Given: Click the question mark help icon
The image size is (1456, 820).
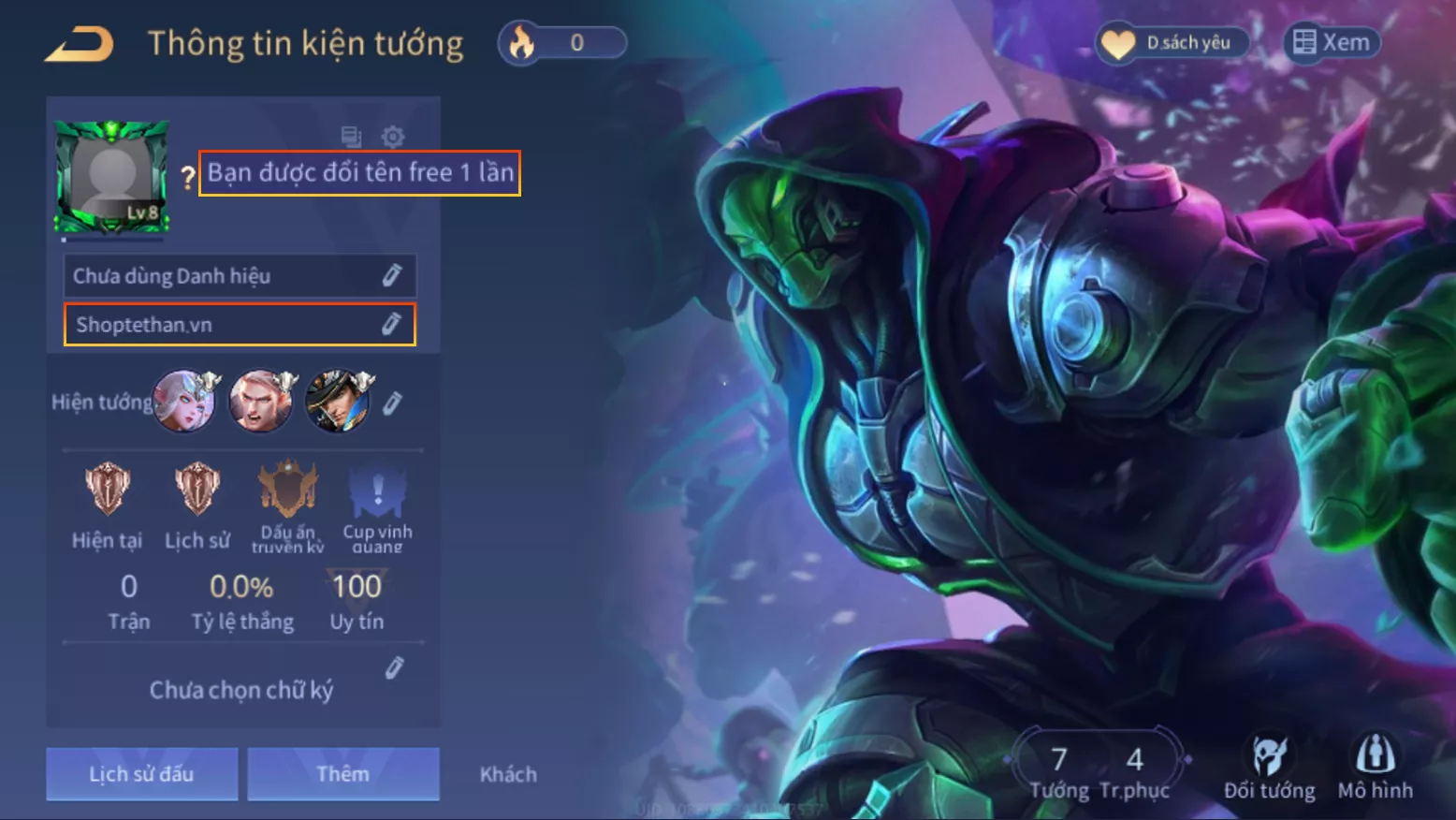Looking at the screenshot, I should [187, 176].
